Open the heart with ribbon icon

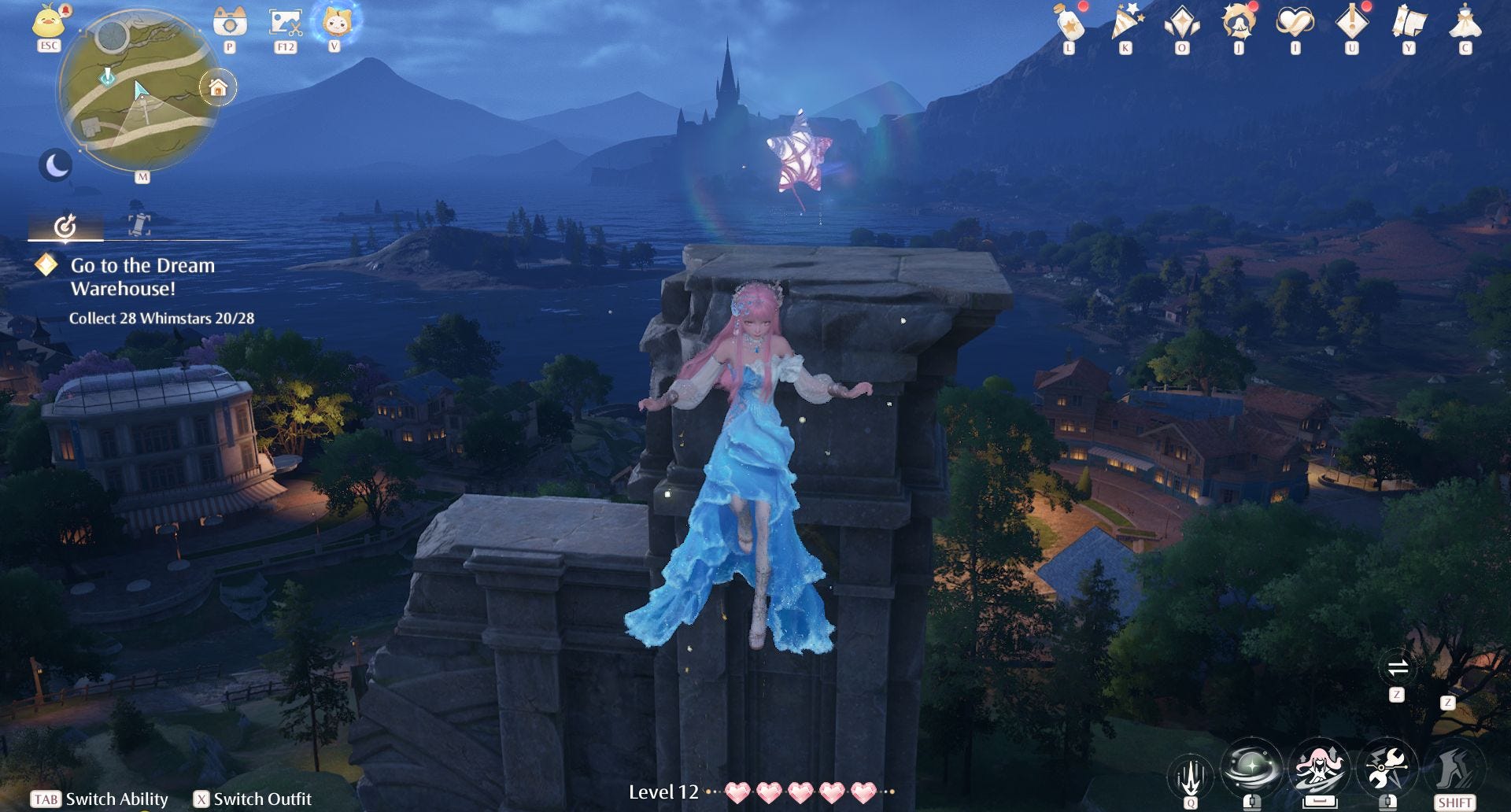click(1295, 22)
